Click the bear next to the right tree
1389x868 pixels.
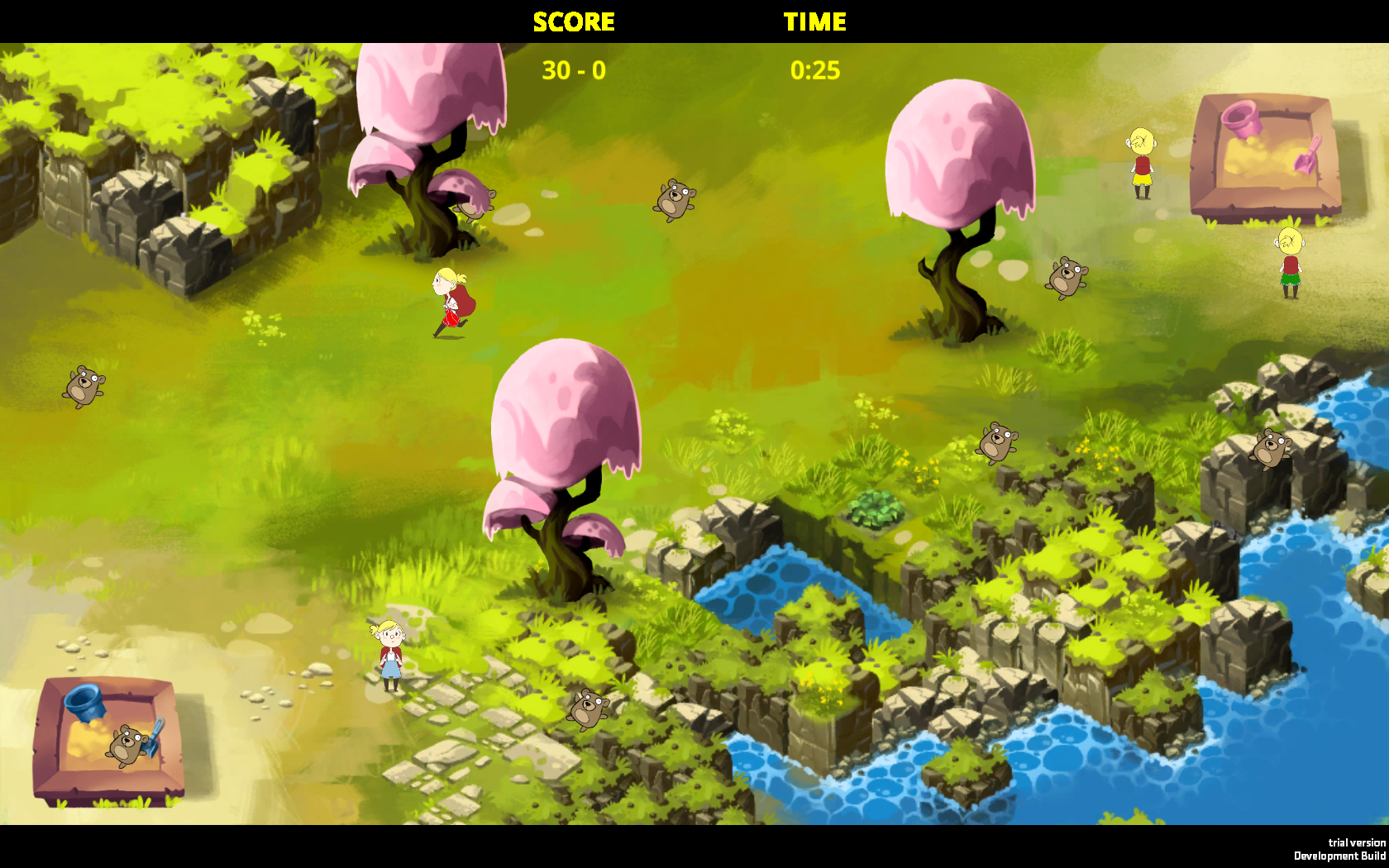[1067, 279]
